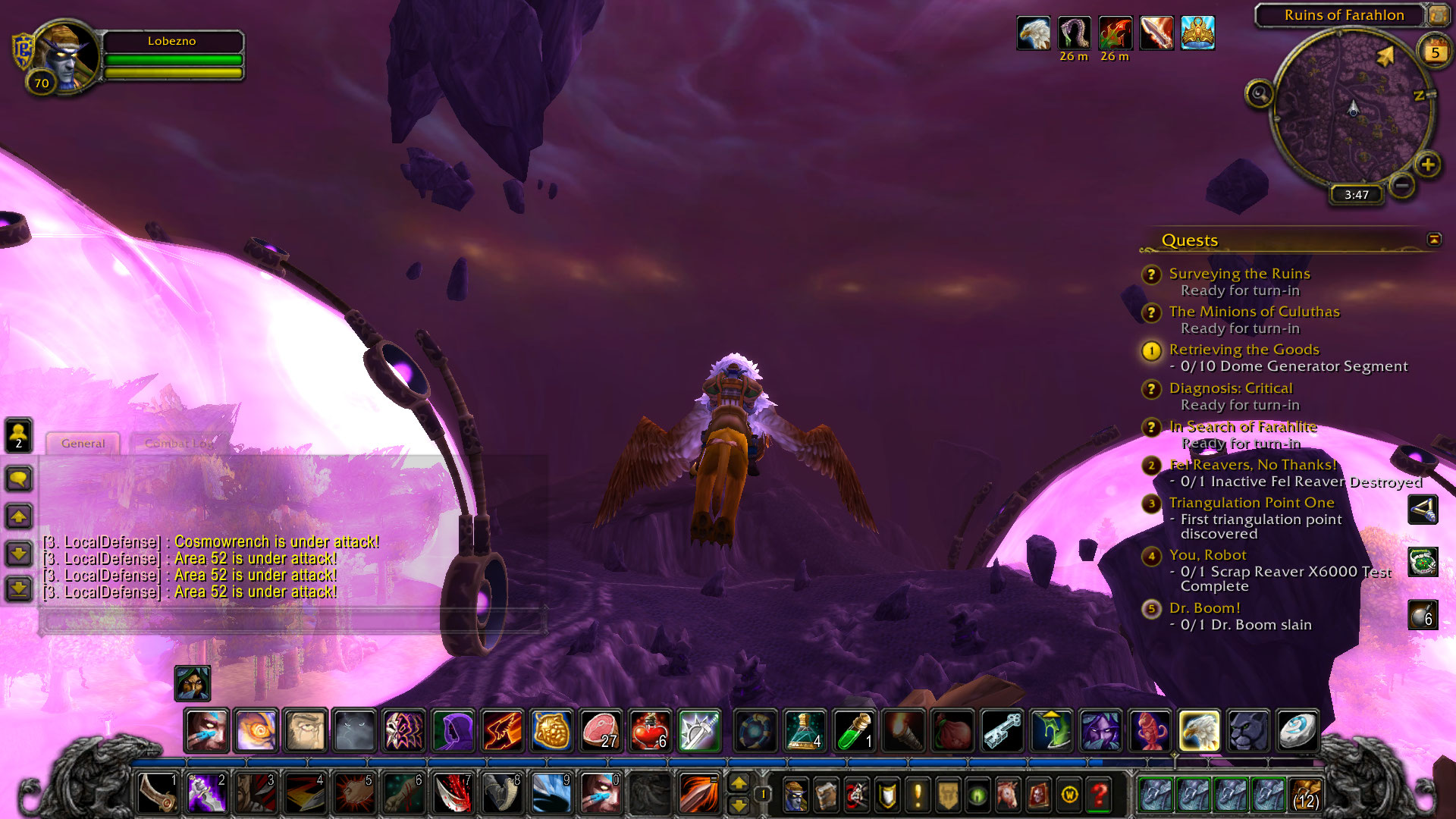The width and height of the screenshot is (1456, 819).
Task: Open the chat speech bubble menu
Action: (x=19, y=479)
